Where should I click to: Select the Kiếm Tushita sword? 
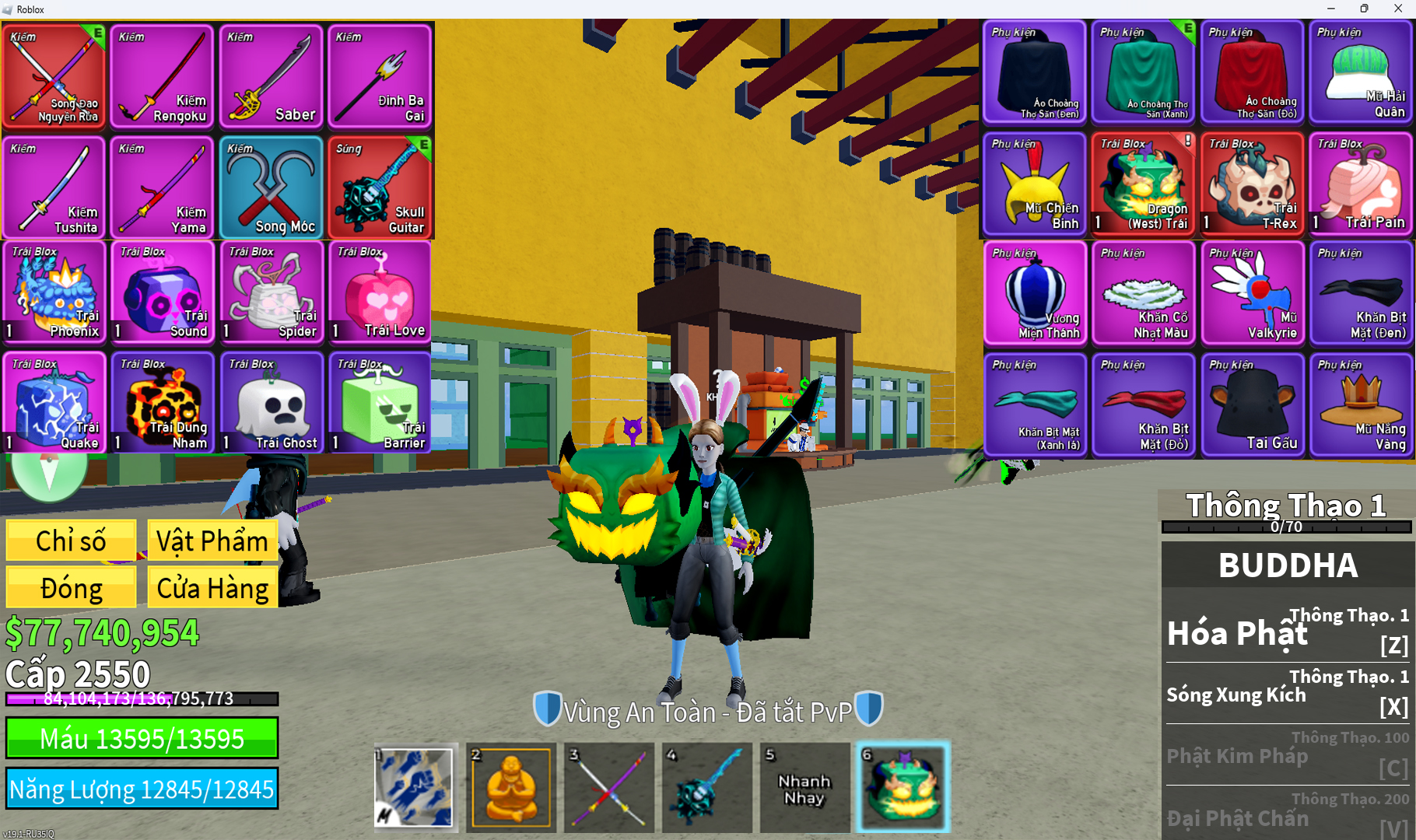coord(53,187)
